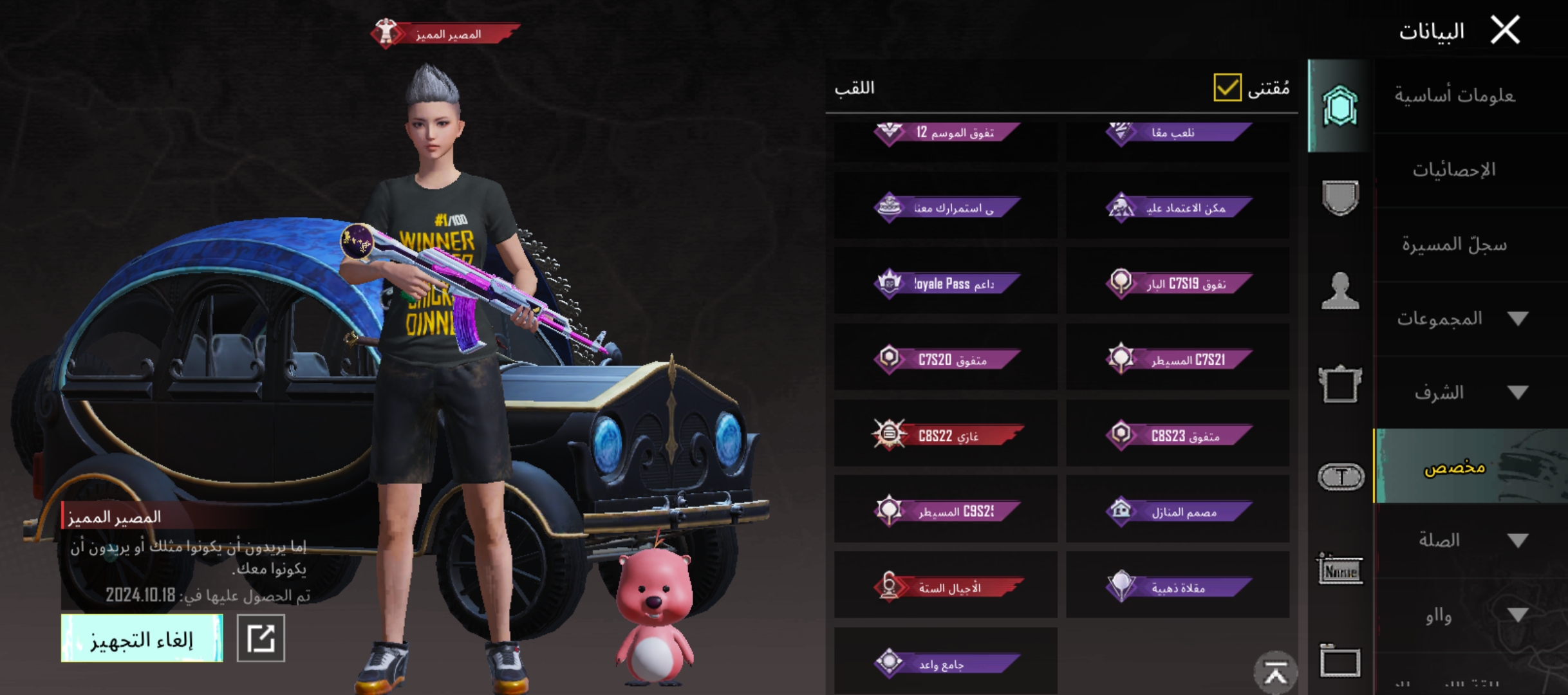This screenshot has width=1568, height=695.
Task: Switch to the shield icon tab
Action: (1340, 197)
